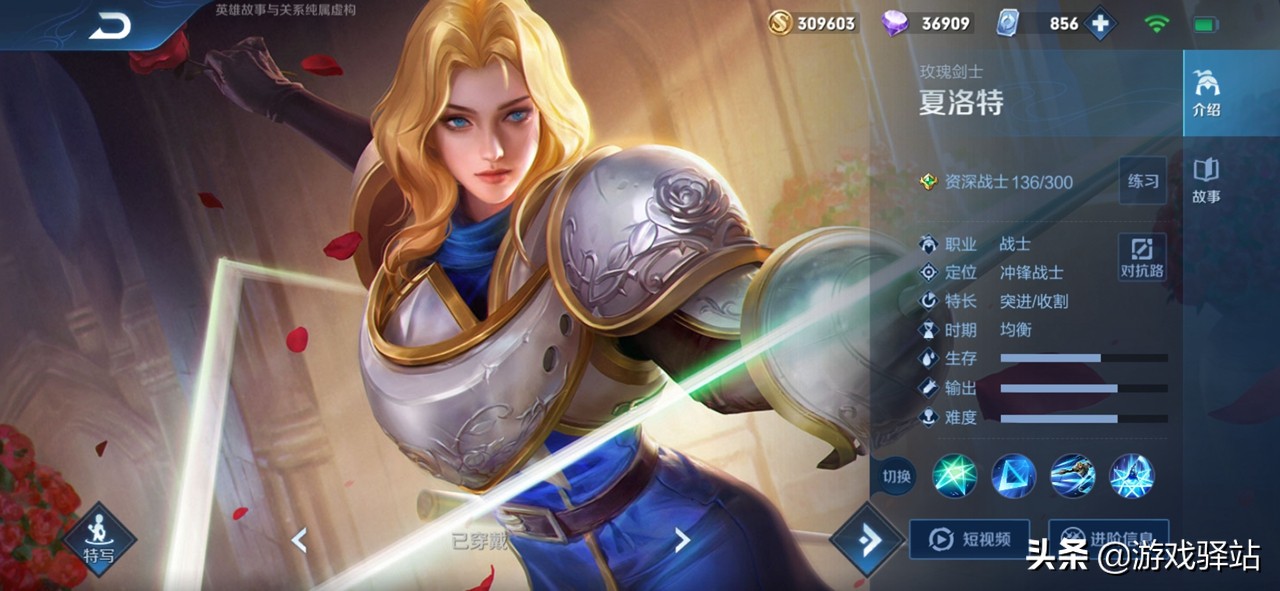
Task: Select the blue triangle skill icon
Action: pyautogui.click(x=1013, y=476)
